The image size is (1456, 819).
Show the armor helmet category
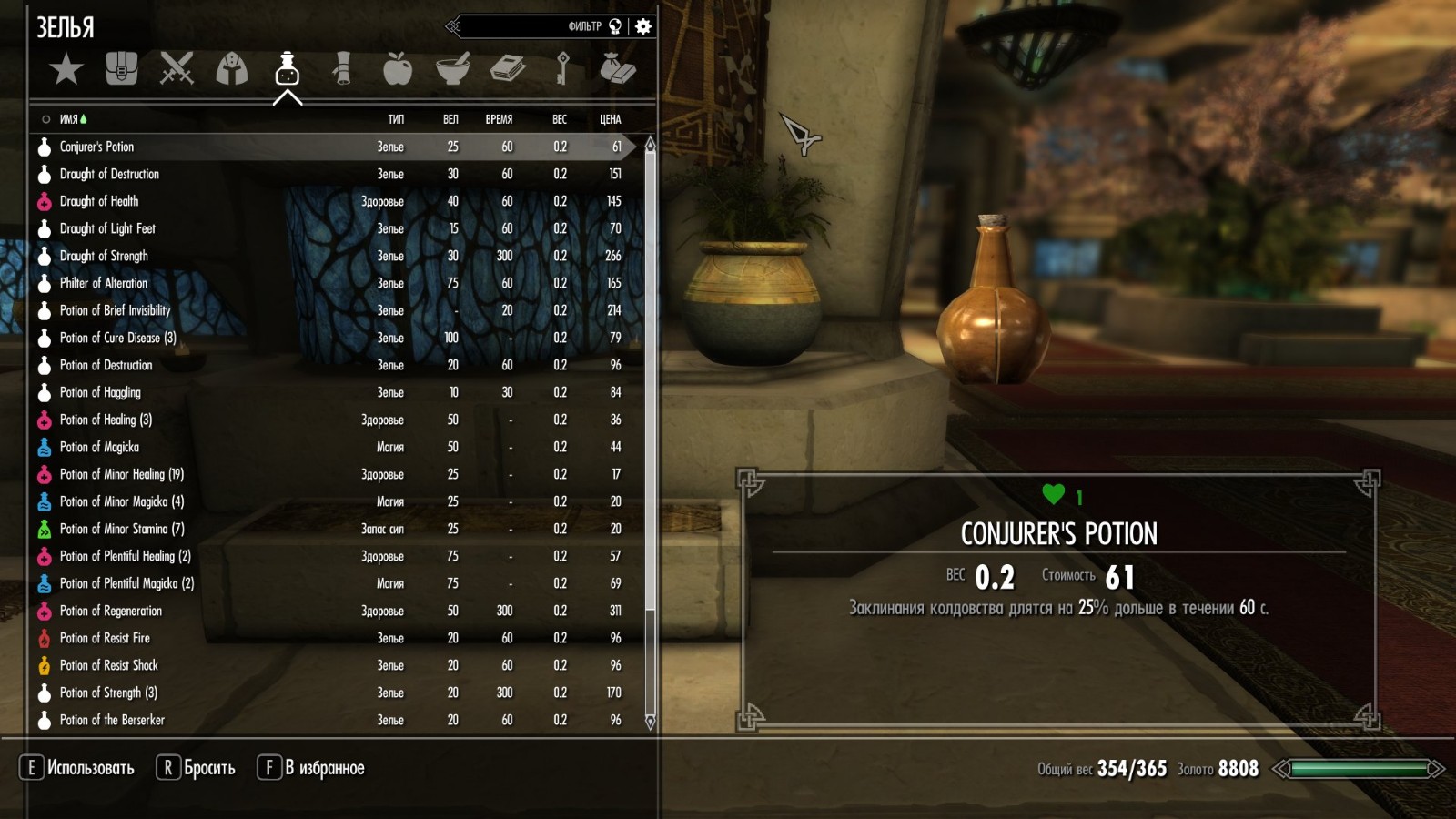pyautogui.click(x=232, y=69)
